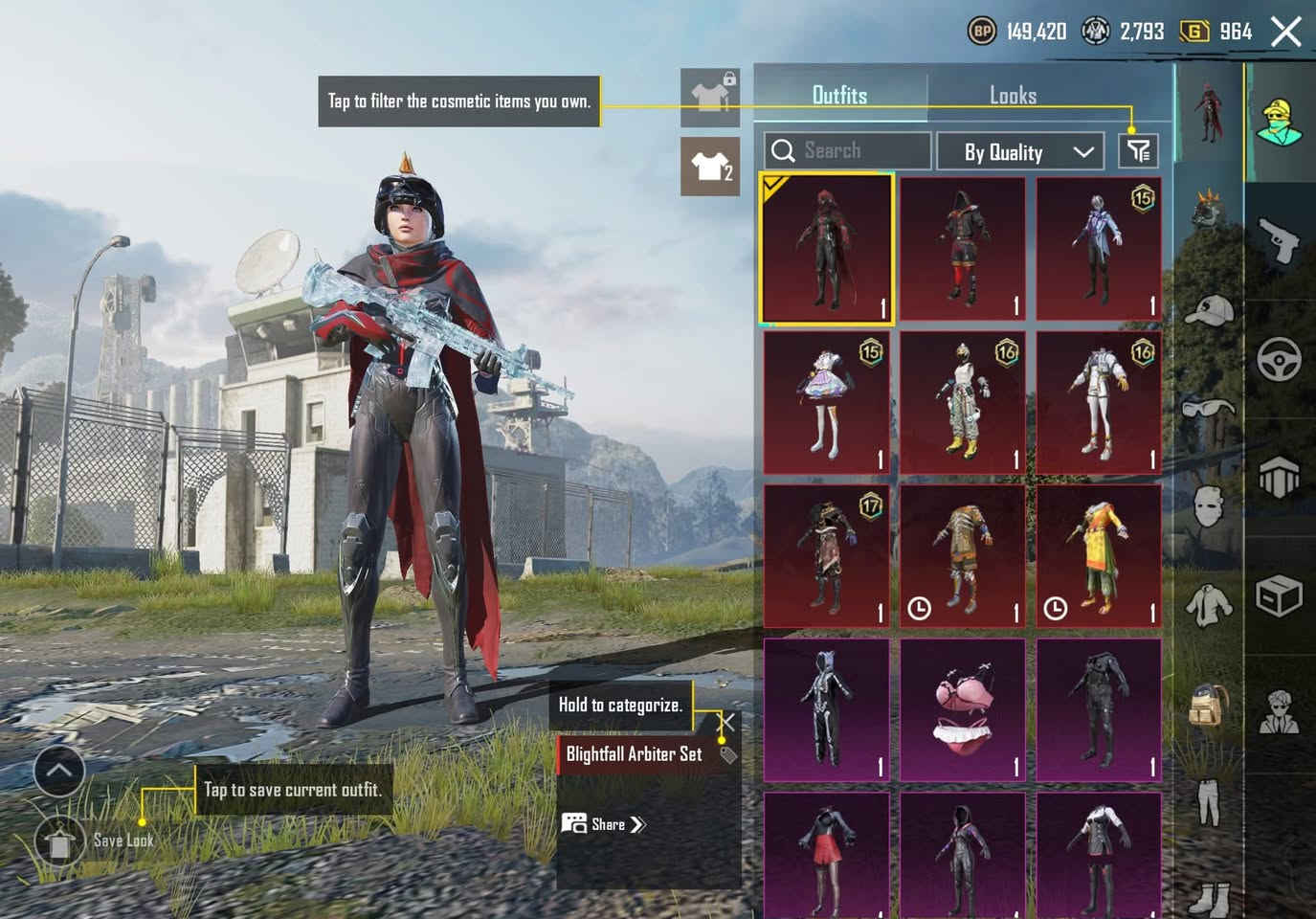Image resolution: width=1316 pixels, height=919 pixels.
Task: Close the Blightfall Arbiter Set info popup
Action: (x=728, y=723)
